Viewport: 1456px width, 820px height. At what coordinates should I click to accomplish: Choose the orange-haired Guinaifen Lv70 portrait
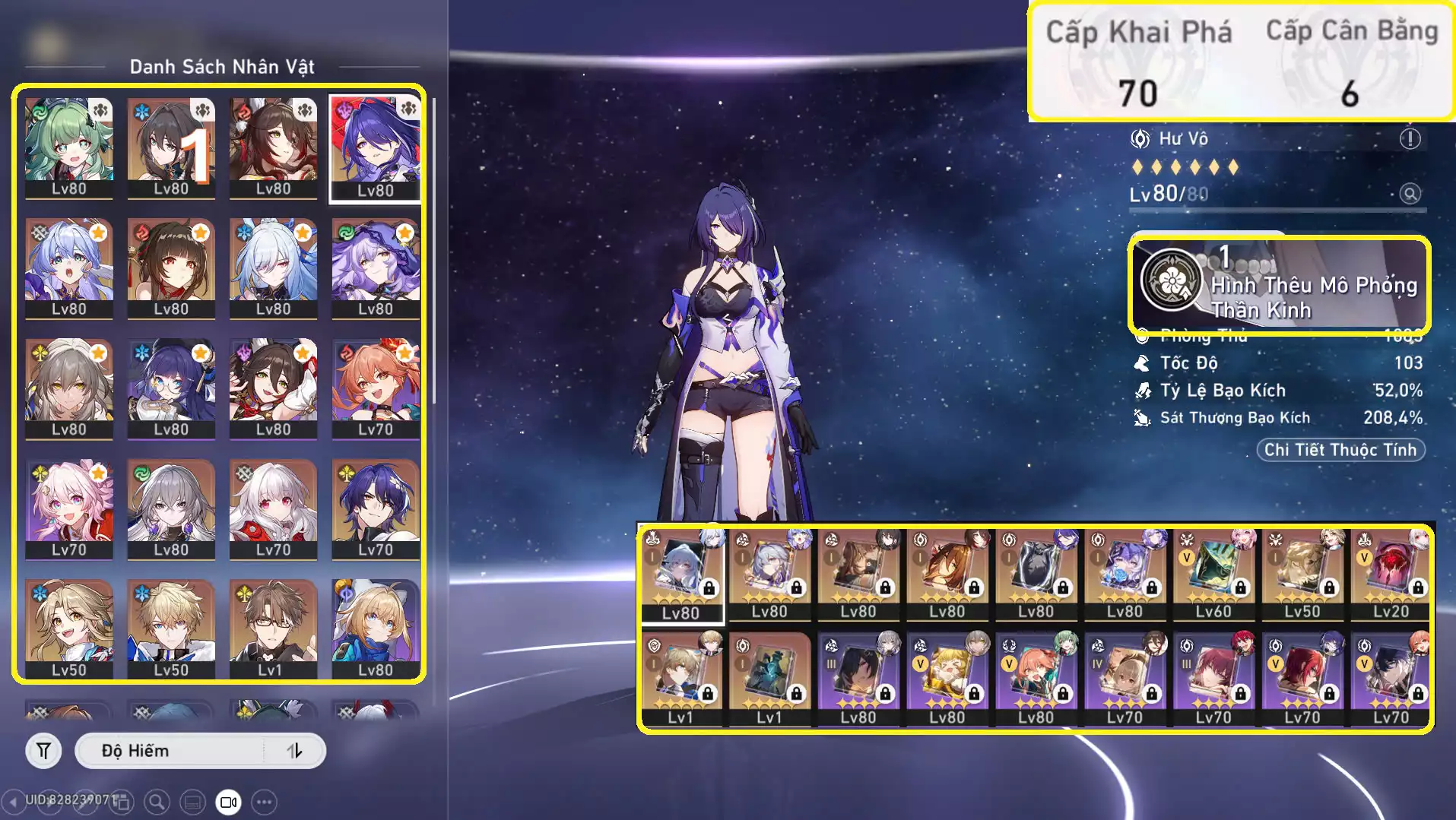coord(375,388)
